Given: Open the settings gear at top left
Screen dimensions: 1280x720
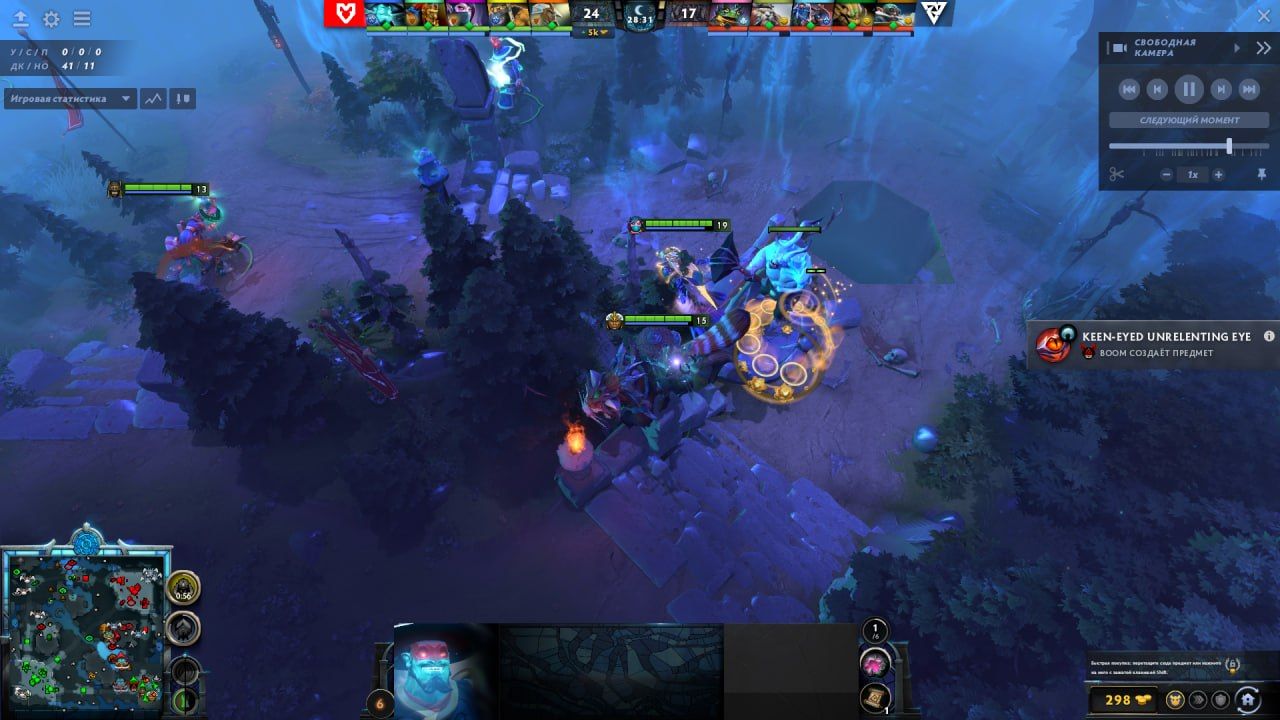Looking at the screenshot, I should pyautogui.click(x=51, y=18).
